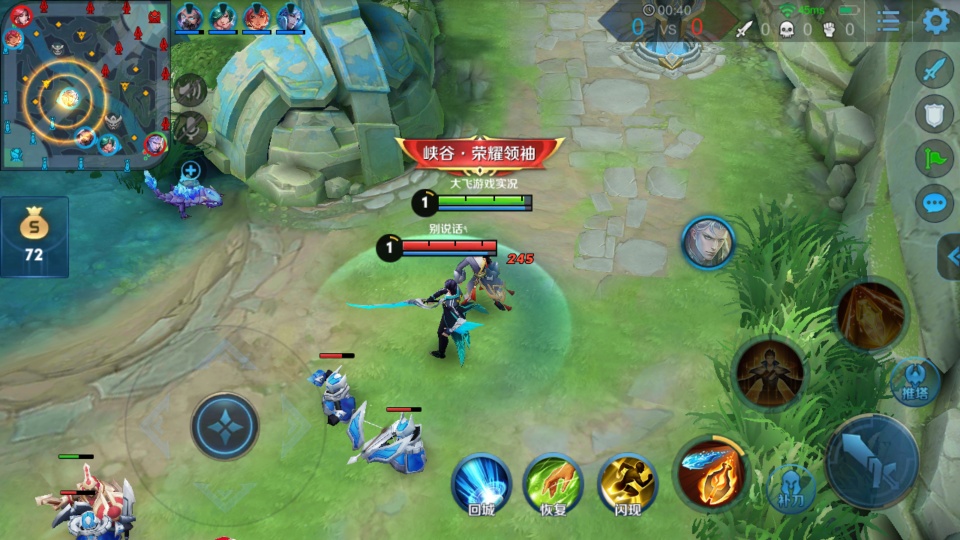Send the green flag gather signal
This screenshot has width=960, height=540.
934,158
